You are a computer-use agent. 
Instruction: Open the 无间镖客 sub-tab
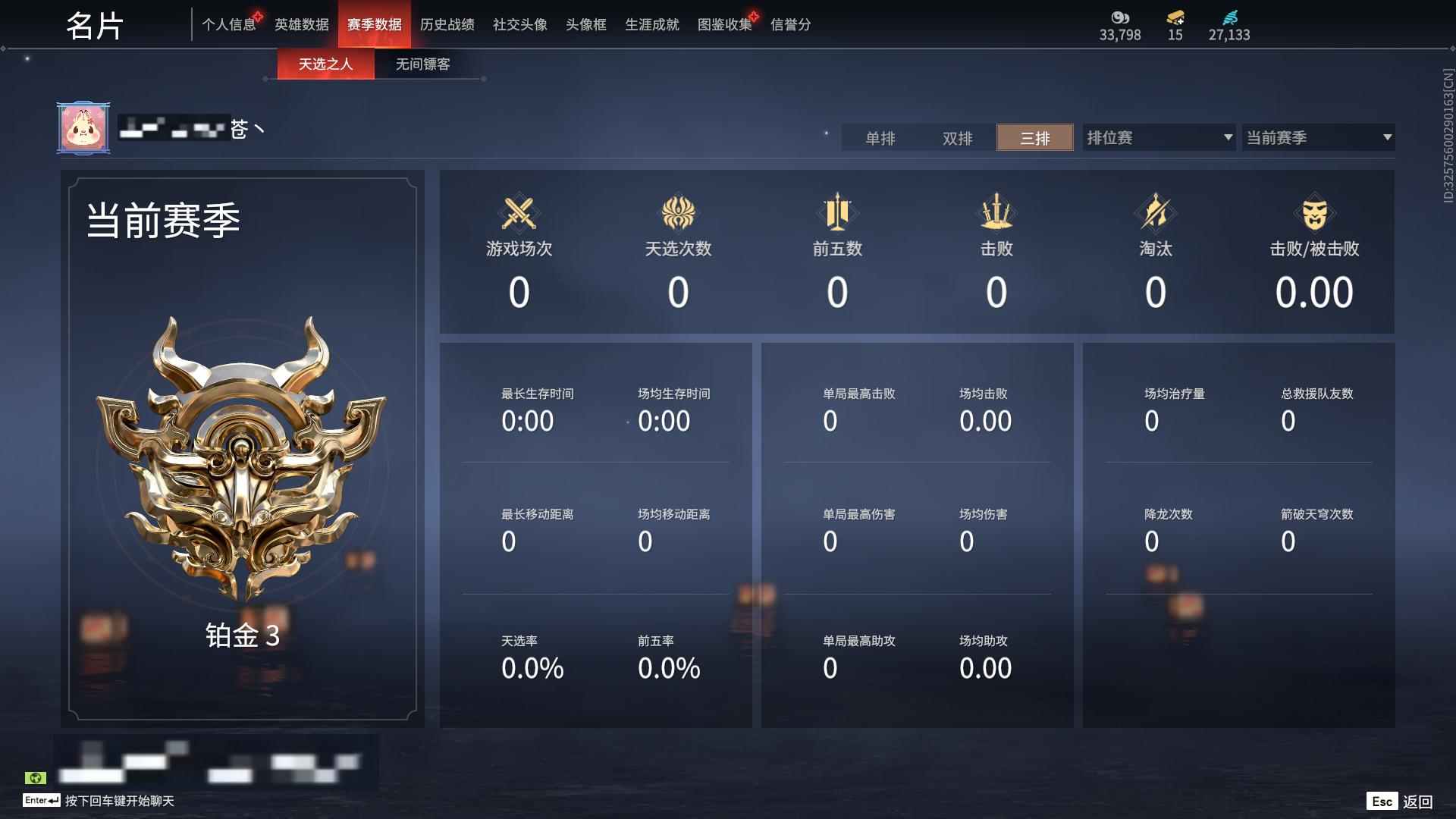coord(422,64)
